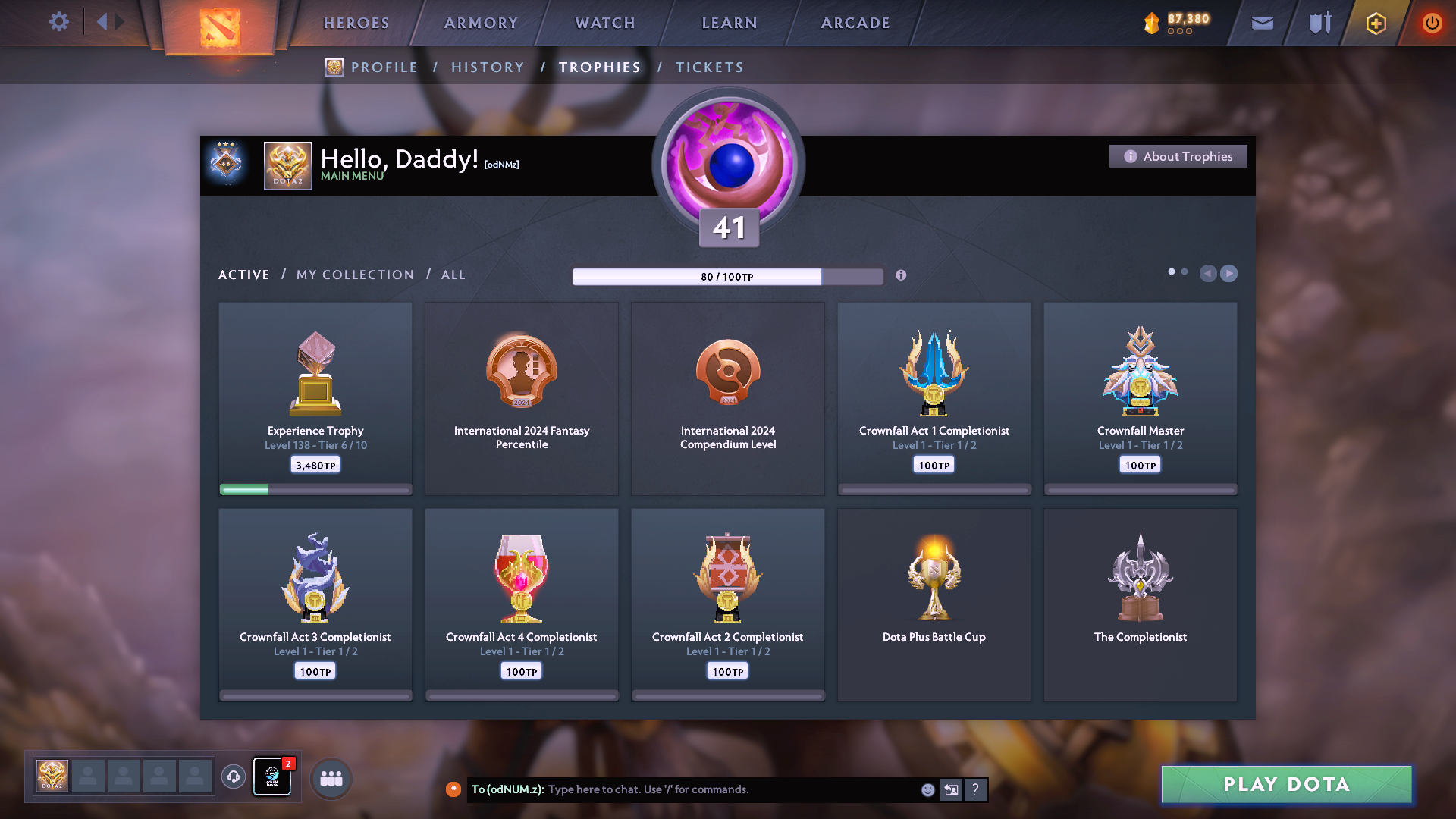Screen dimensions: 1456x819
Task: Click the chat channel switch icon
Action: click(x=951, y=789)
